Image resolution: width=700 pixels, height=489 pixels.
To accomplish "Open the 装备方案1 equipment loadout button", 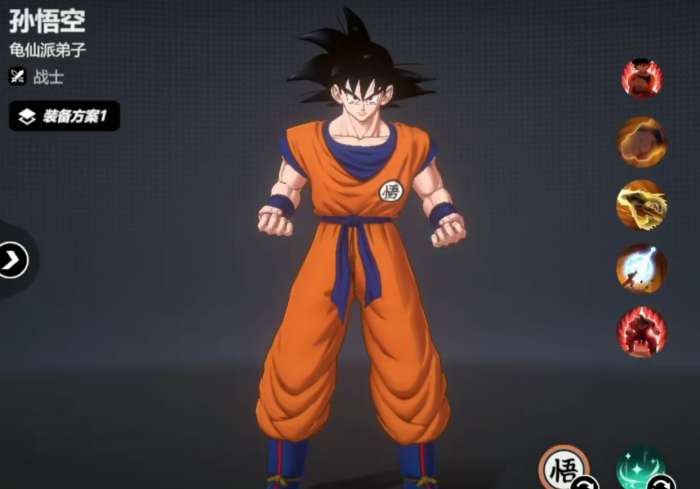I will pyautogui.click(x=65, y=116).
